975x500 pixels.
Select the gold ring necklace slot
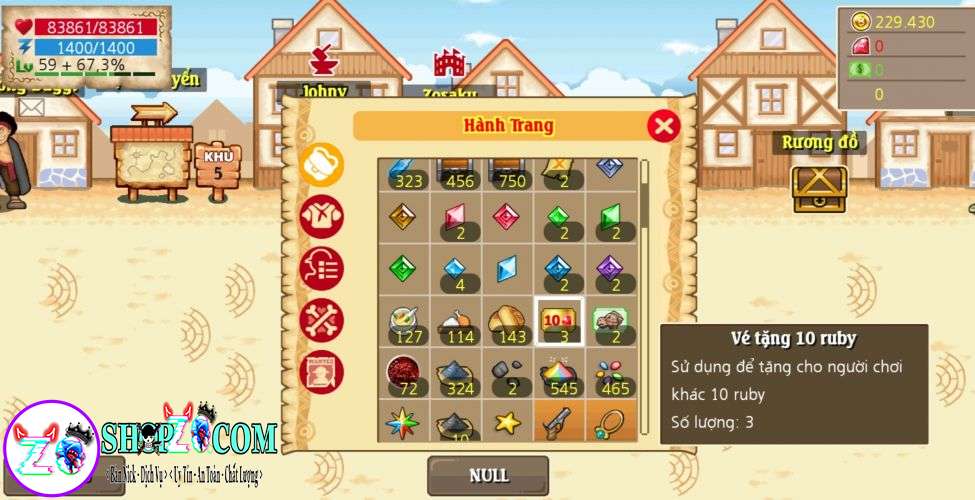pos(611,421)
